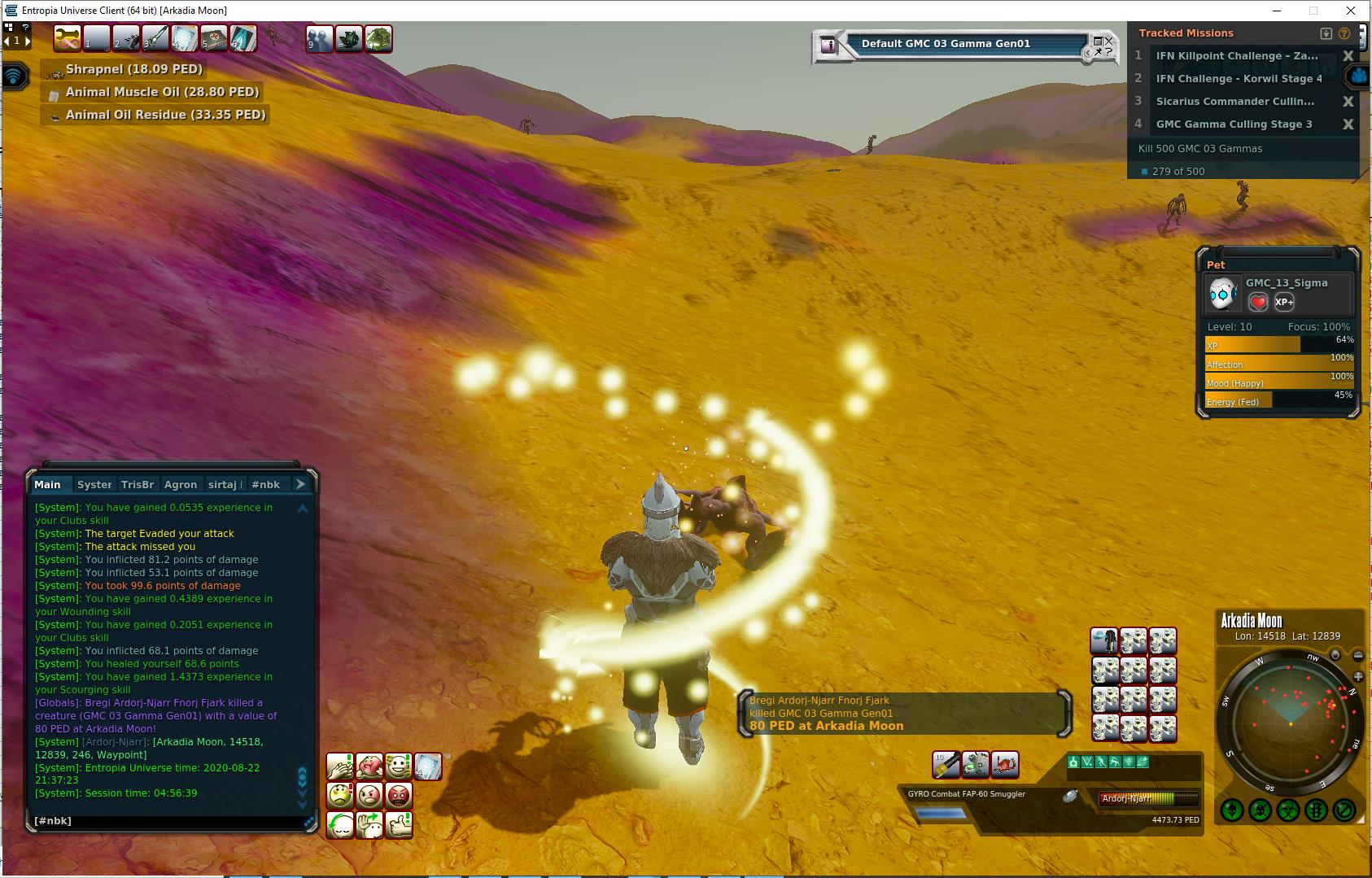This screenshot has height=878, width=1372.
Task: Go to the next hotbar page arrow
Action: click(x=27, y=41)
